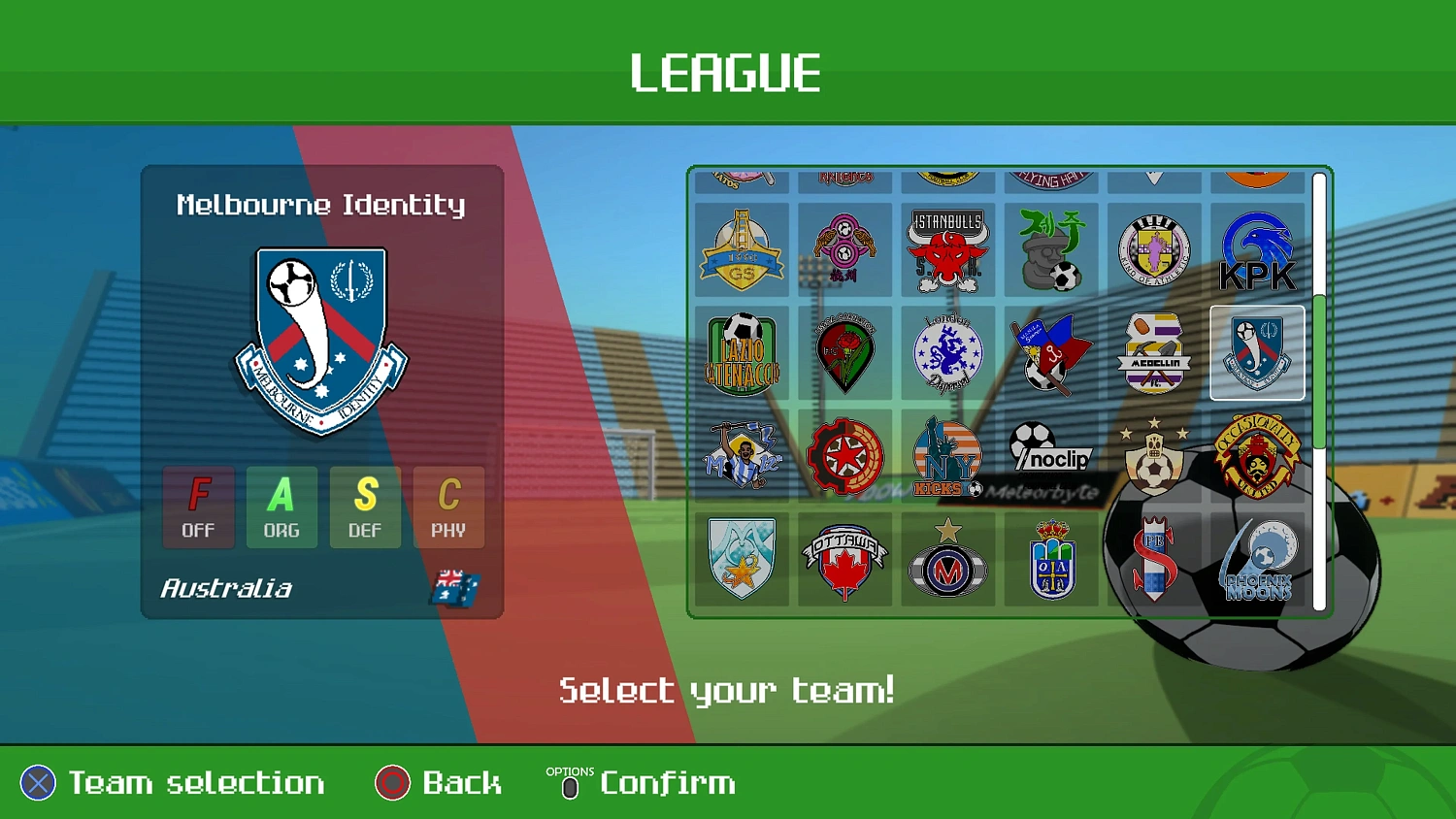Select the golden Gate bridge GS badge
Image resolution: width=1456 pixels, height=819 pixels.
click(741, 249)
